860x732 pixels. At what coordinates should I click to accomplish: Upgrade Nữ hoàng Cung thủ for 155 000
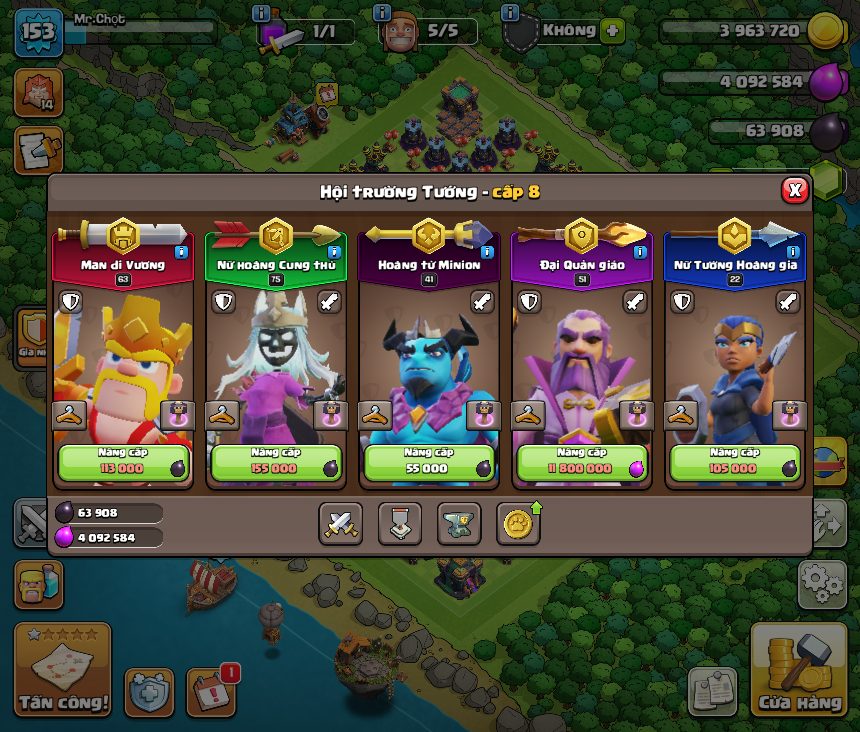(275, 462)
